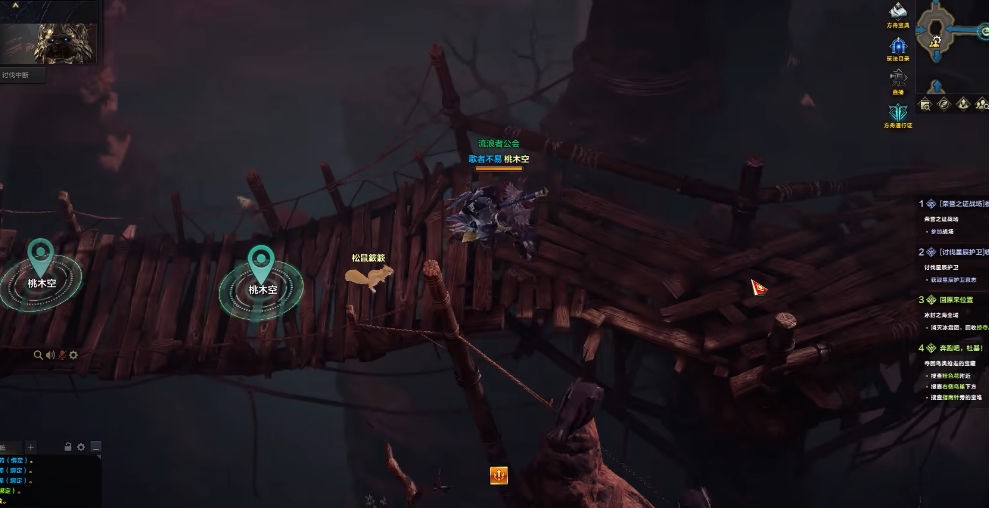989x508 pixels.
Task: Click the 讨伐中断 button under the portrait
Action: coord(21,75)
